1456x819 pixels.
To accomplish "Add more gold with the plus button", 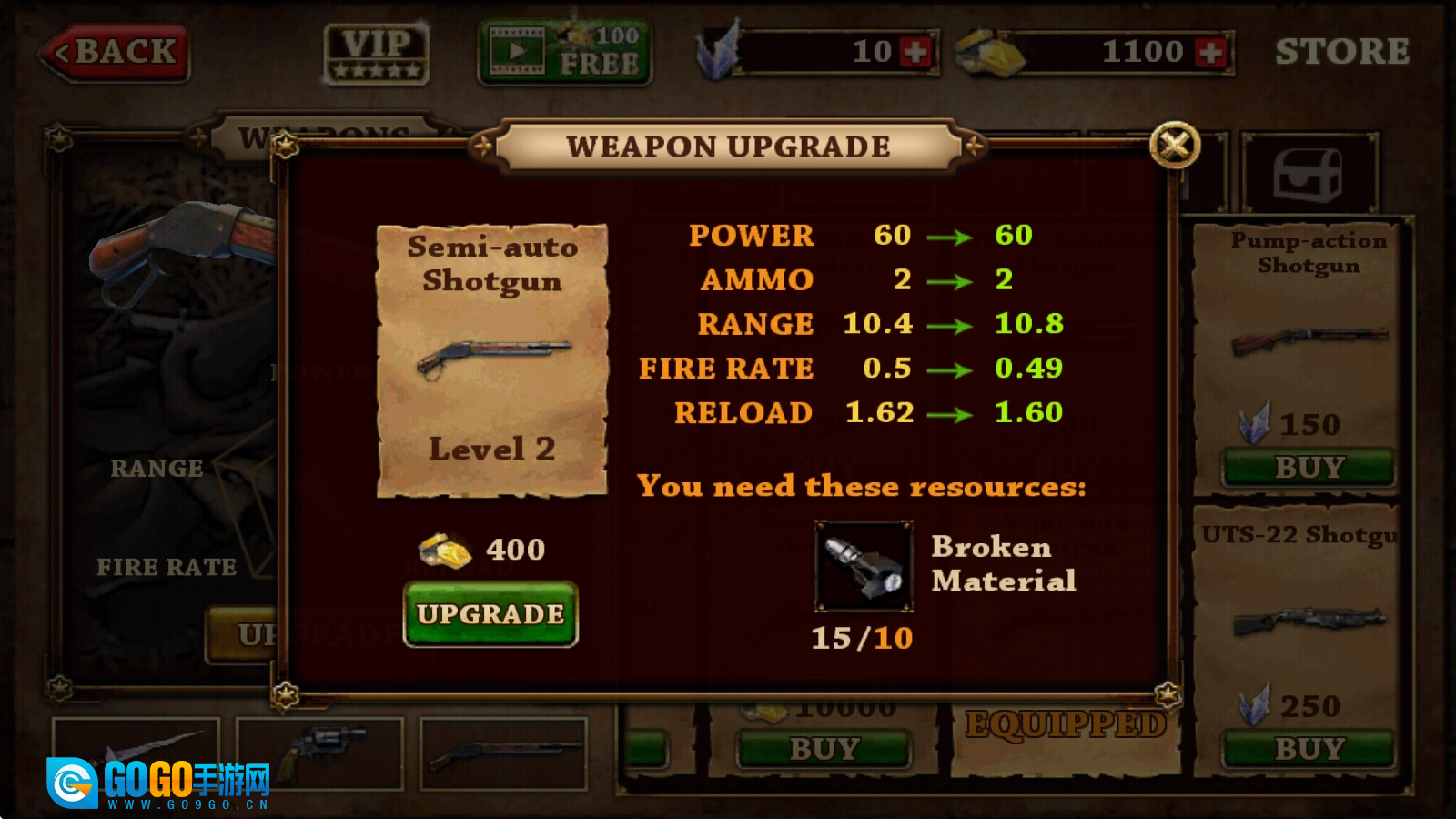I will click(x=1211, y=52).
